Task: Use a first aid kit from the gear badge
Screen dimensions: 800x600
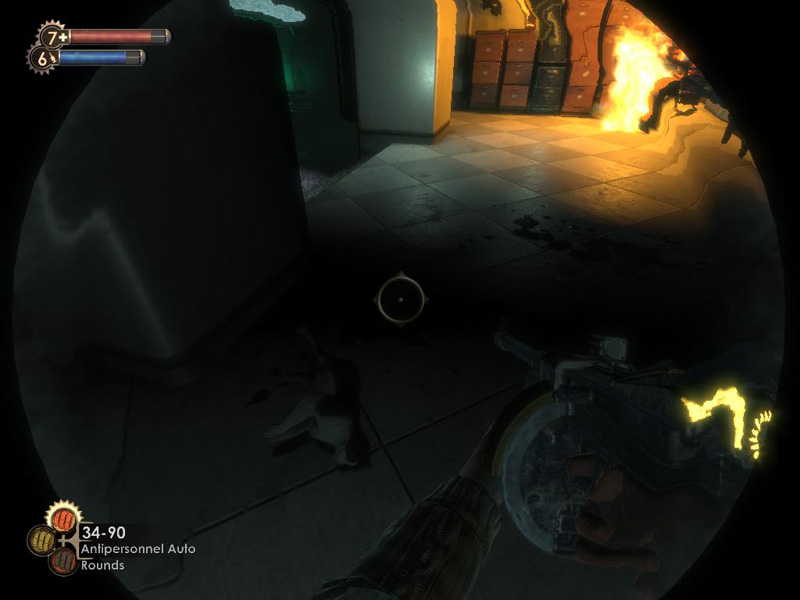Action: click(52, 38)
